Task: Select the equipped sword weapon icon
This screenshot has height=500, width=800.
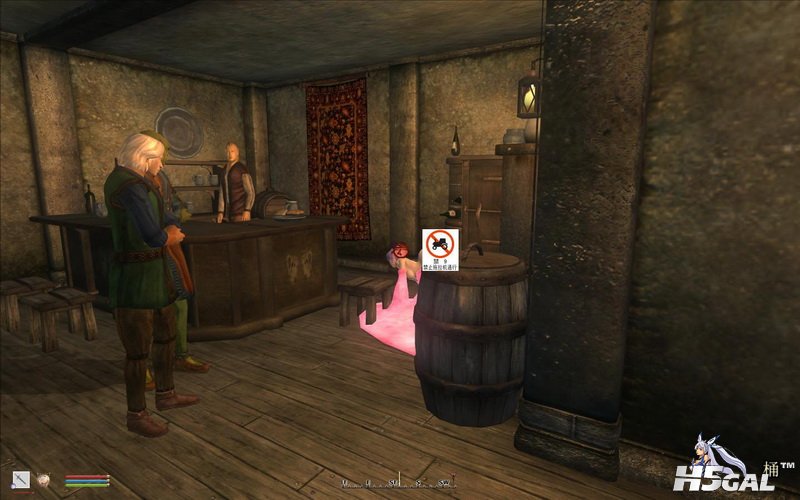Action: pos(21,480)
